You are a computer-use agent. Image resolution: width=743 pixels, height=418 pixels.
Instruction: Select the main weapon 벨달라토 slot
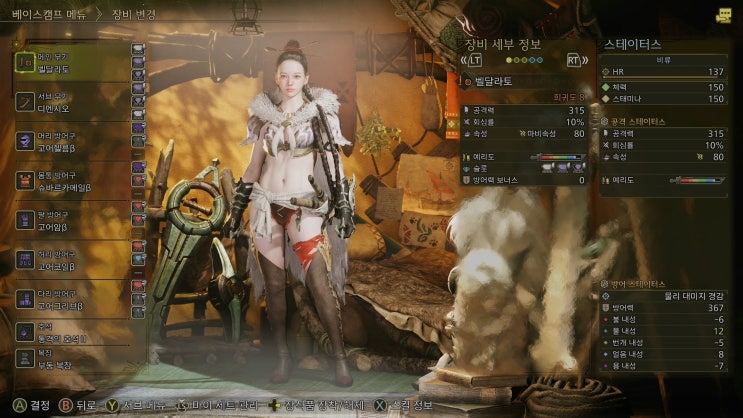(70, 63)
